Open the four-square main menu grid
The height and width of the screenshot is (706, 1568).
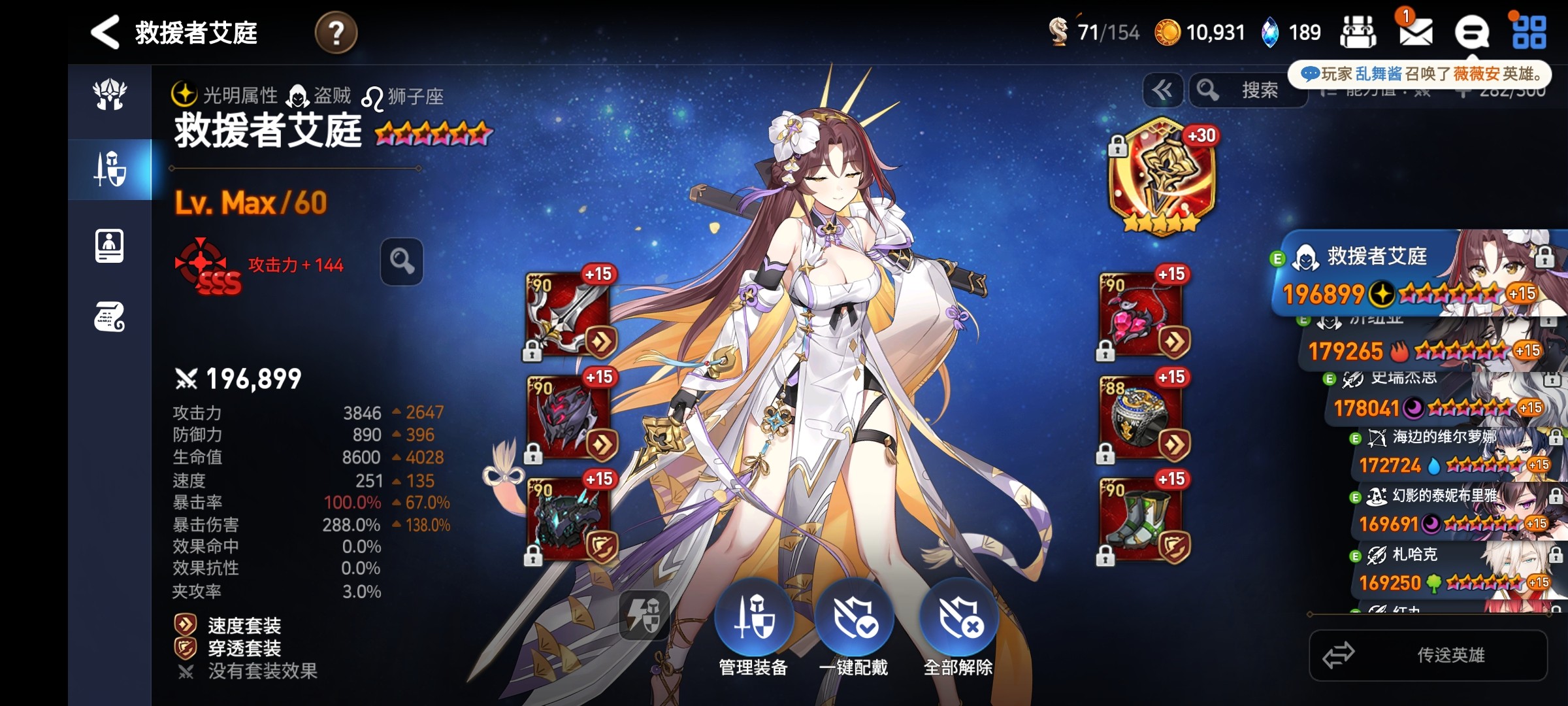click(1529, 32)
